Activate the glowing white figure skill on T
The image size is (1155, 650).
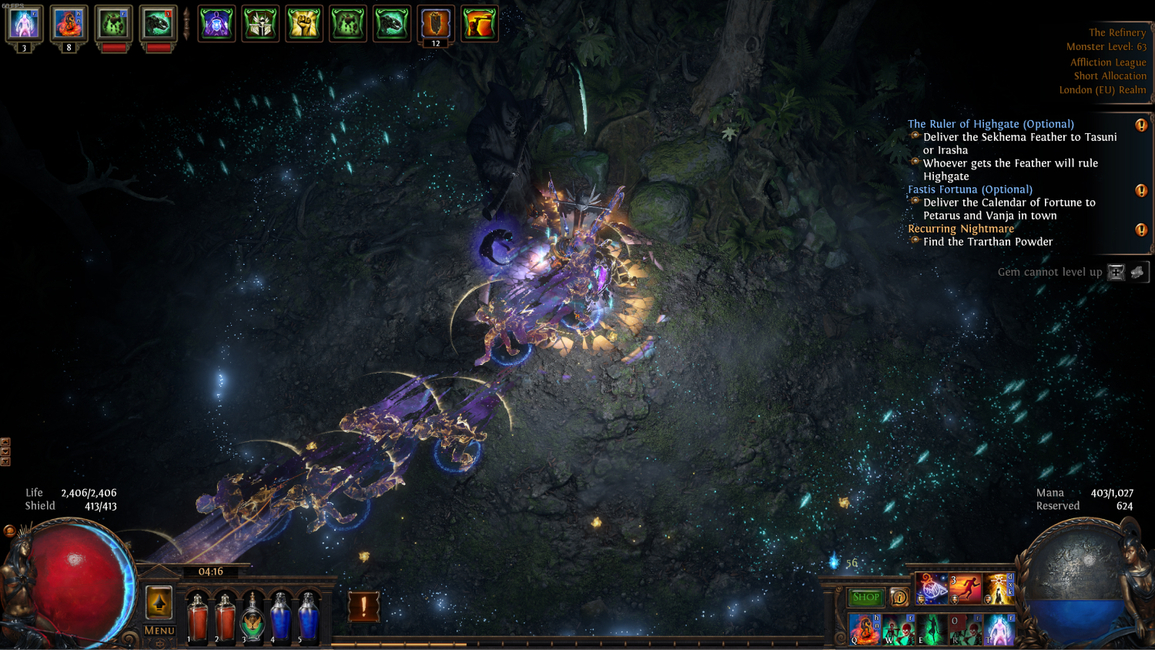coord(999,629)
